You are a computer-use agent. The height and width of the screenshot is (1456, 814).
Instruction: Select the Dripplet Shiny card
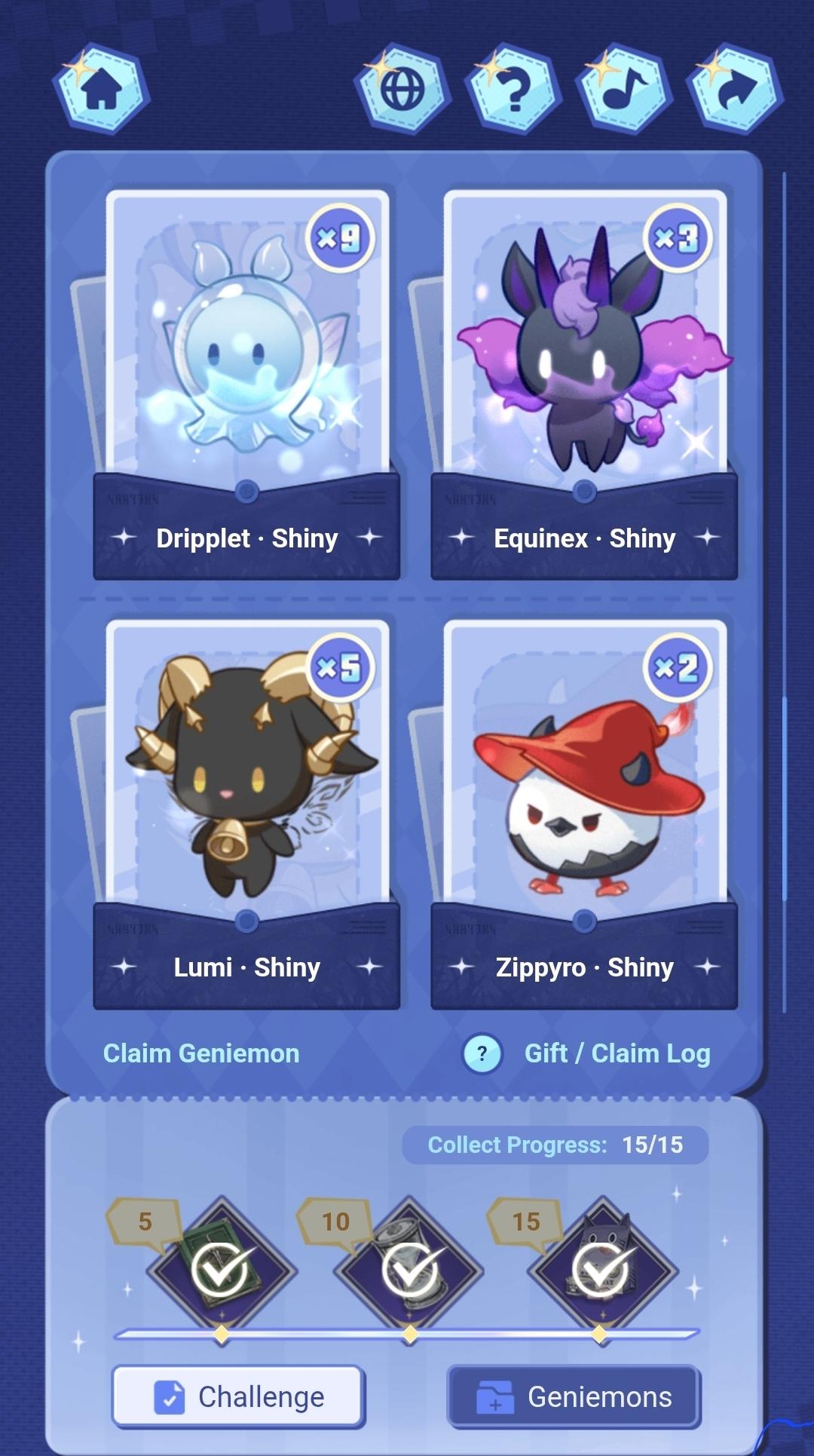pyautogui.click(x=247, y=385)
